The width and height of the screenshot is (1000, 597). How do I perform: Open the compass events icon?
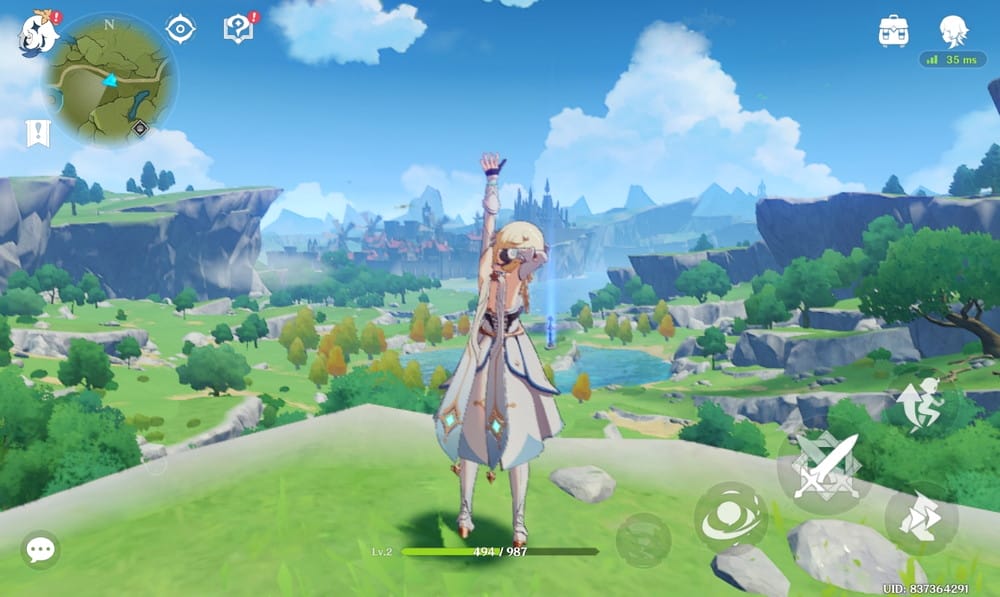(180, 30)
